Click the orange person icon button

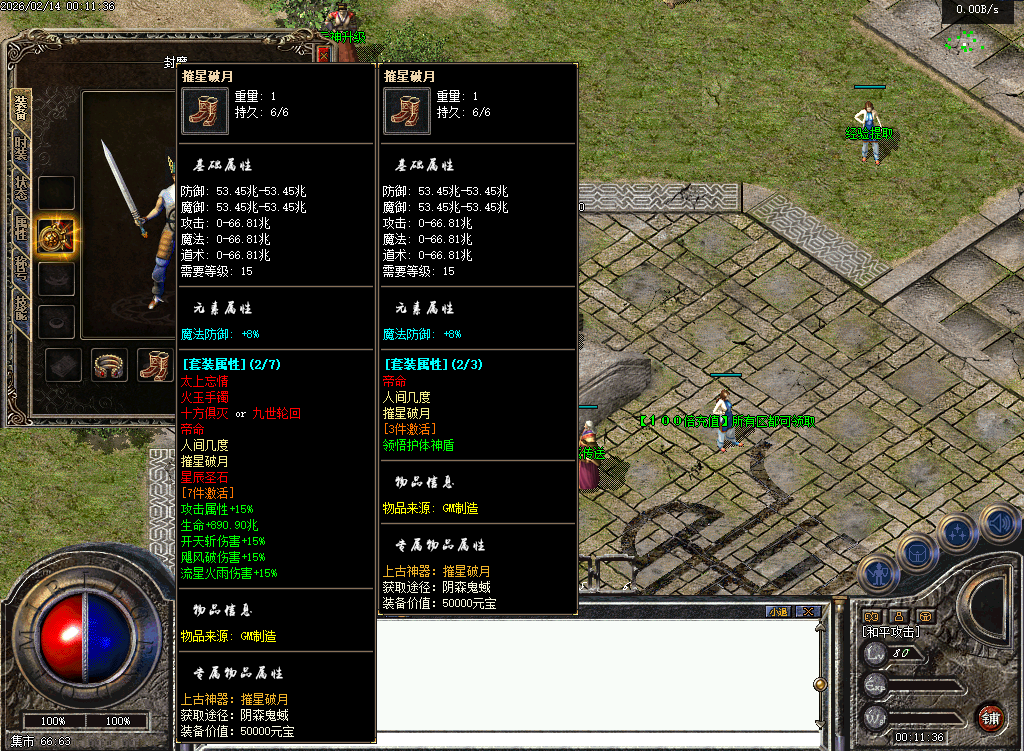(899, 615)
